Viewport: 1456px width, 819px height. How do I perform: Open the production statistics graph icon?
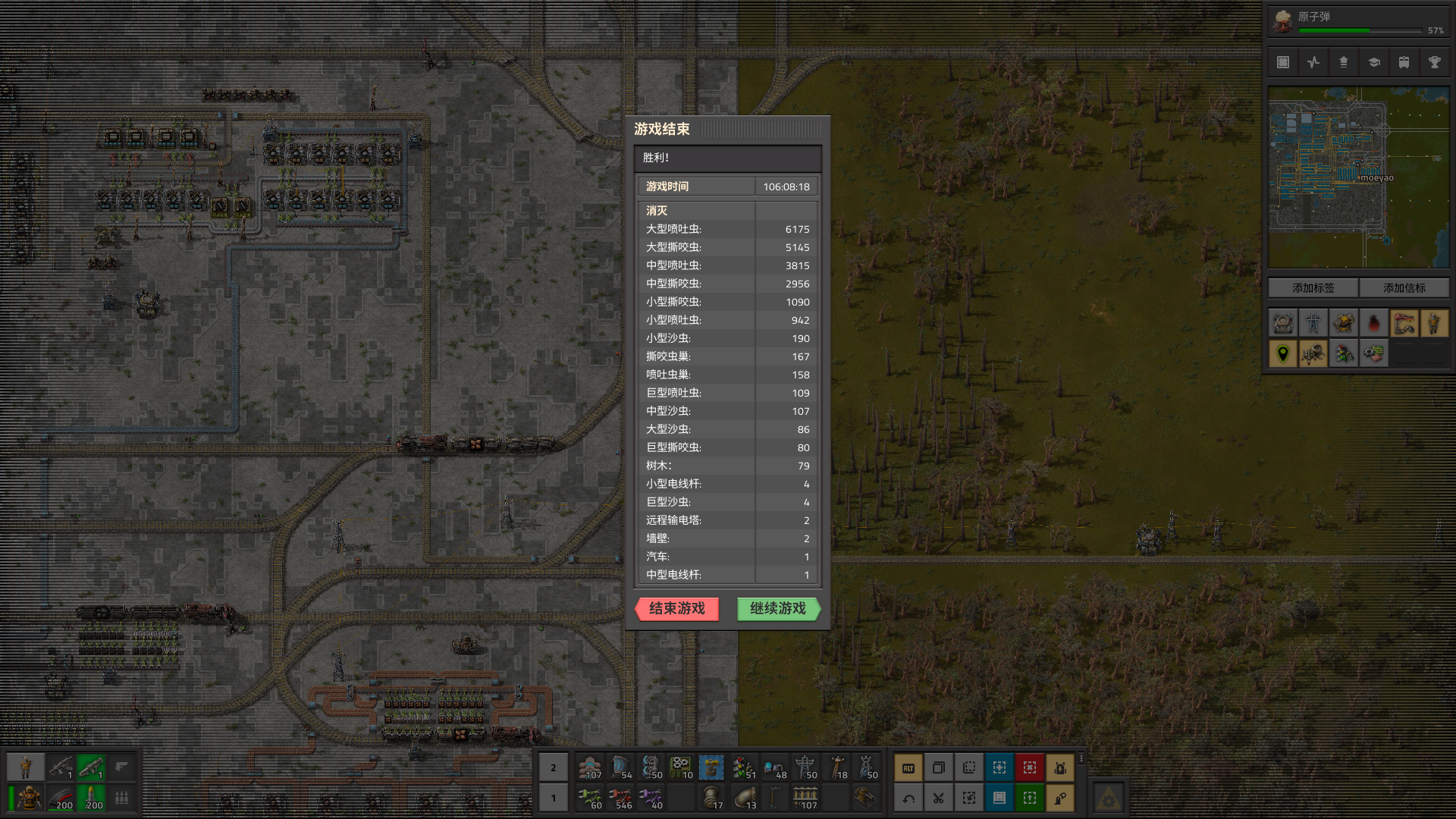click(1313, 62)
